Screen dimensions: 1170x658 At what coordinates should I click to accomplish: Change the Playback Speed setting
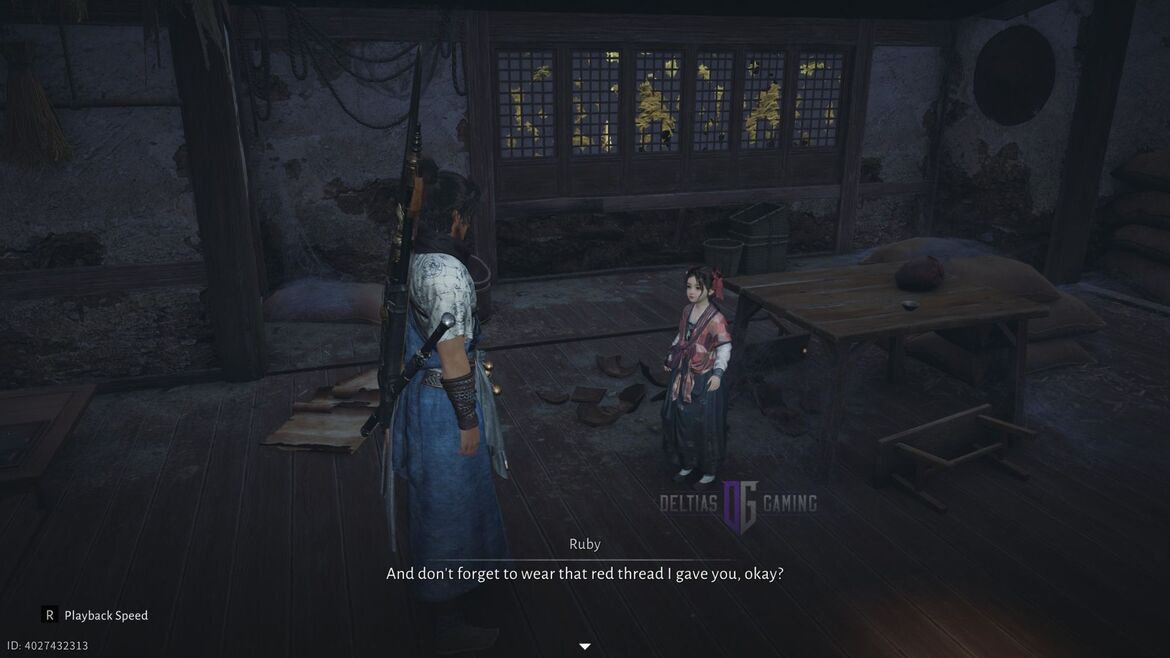(94, 615)
